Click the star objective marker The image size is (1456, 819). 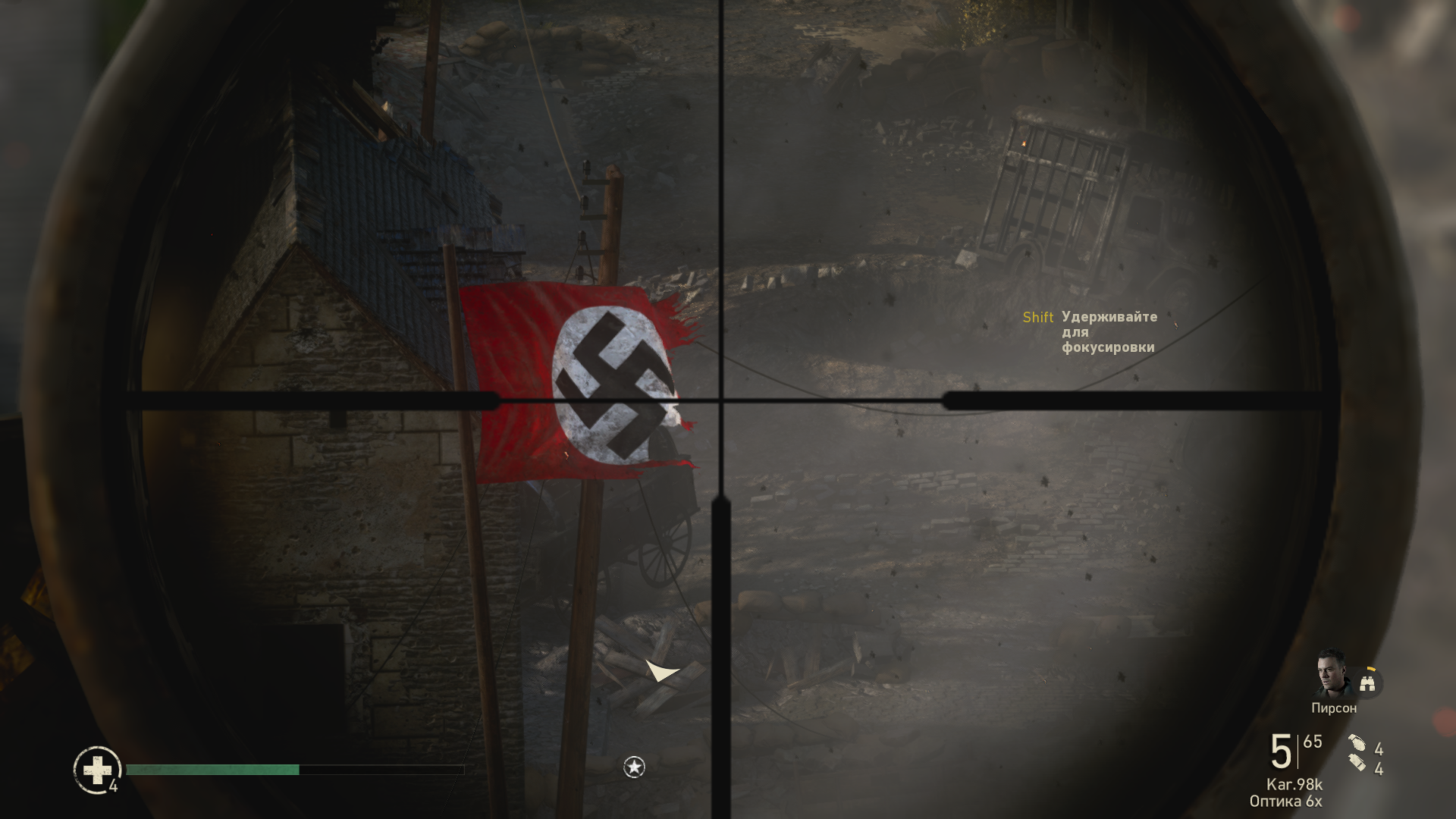tap(634, 767)
